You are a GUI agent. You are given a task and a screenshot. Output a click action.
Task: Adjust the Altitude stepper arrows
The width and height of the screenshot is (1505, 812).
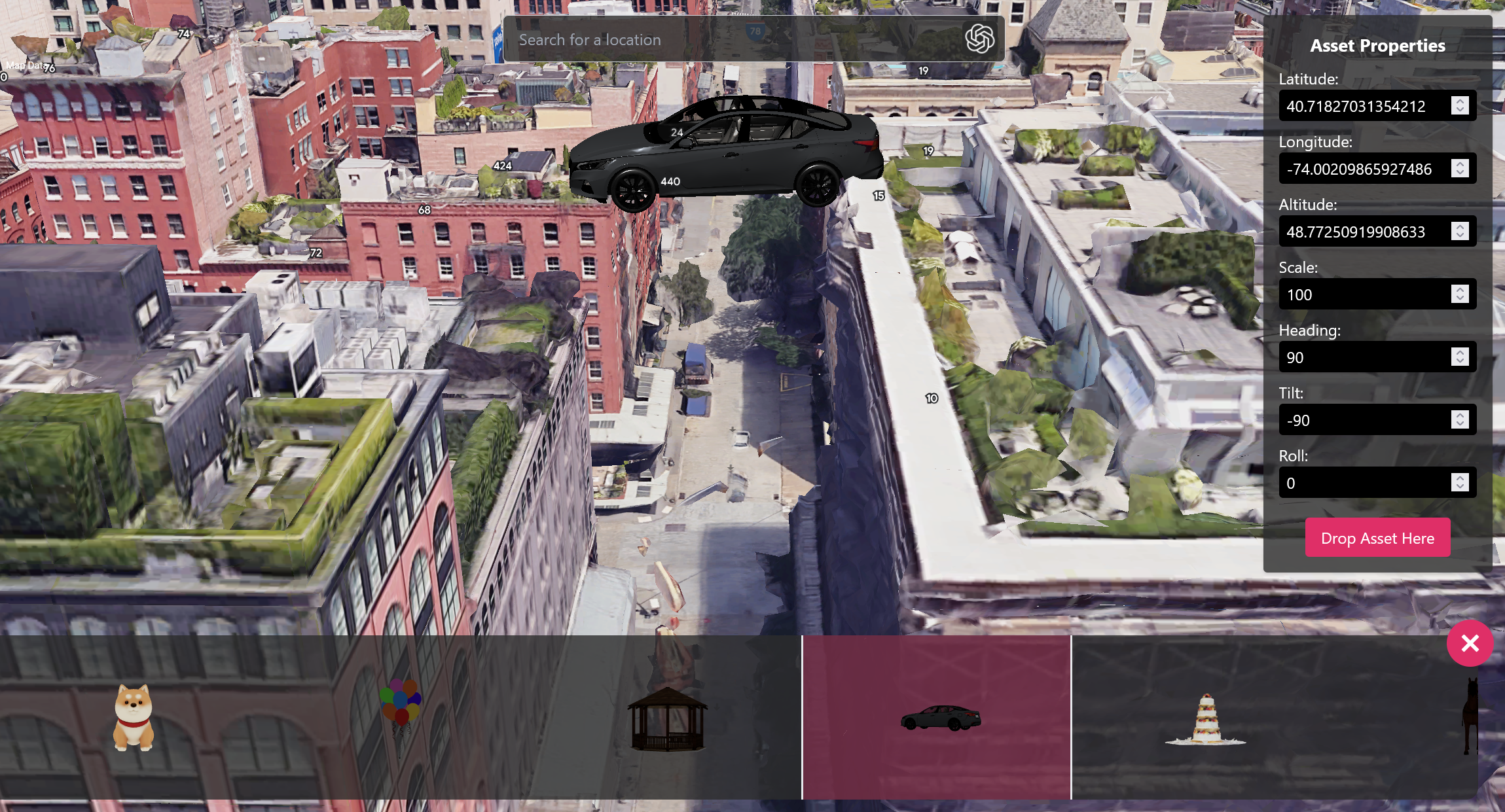coord(1460,232)
